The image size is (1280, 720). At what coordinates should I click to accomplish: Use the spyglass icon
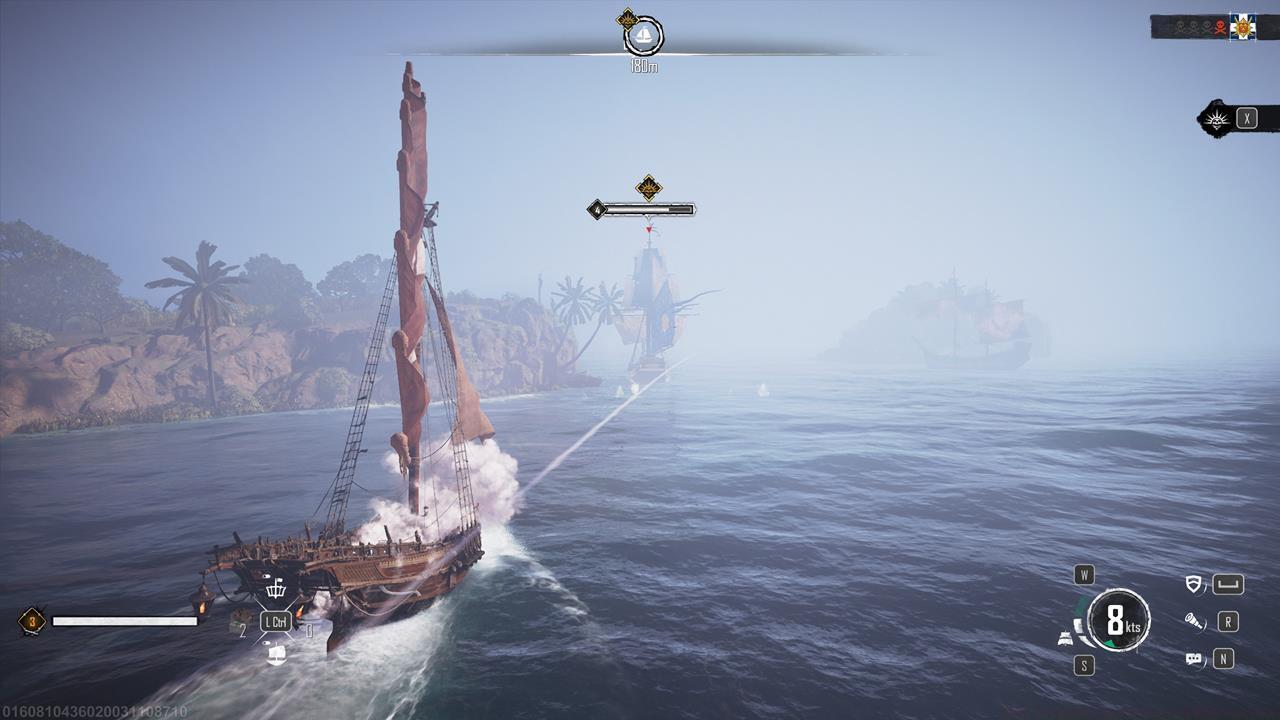1193,622
